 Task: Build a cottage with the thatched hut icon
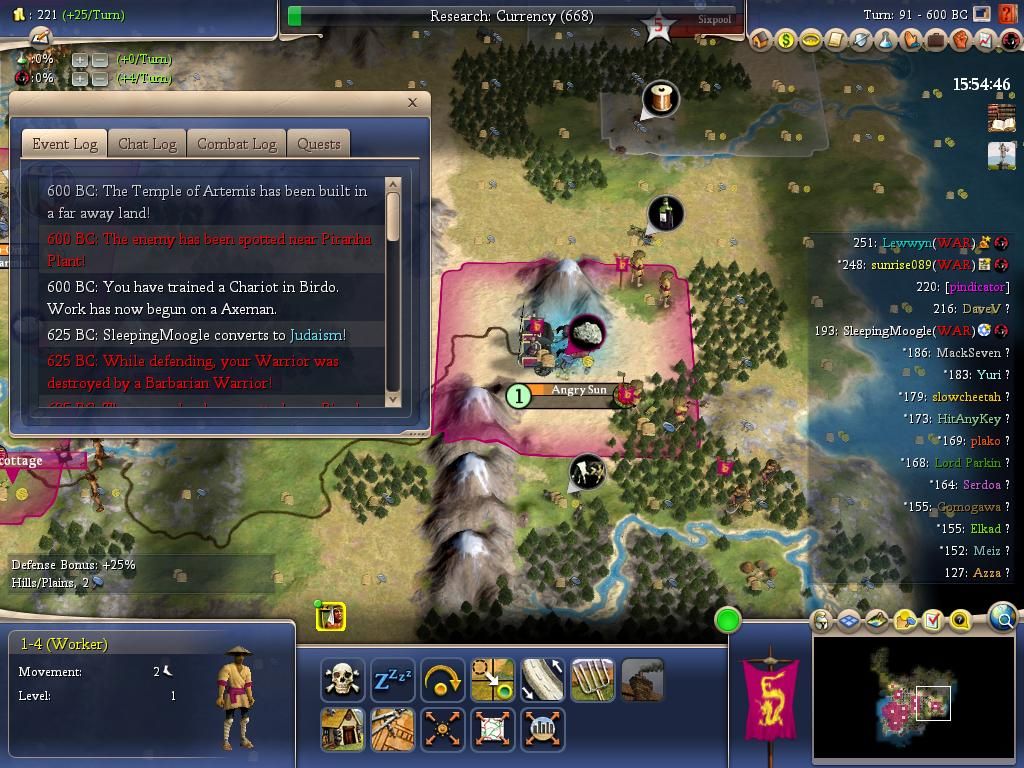(343, 730)
